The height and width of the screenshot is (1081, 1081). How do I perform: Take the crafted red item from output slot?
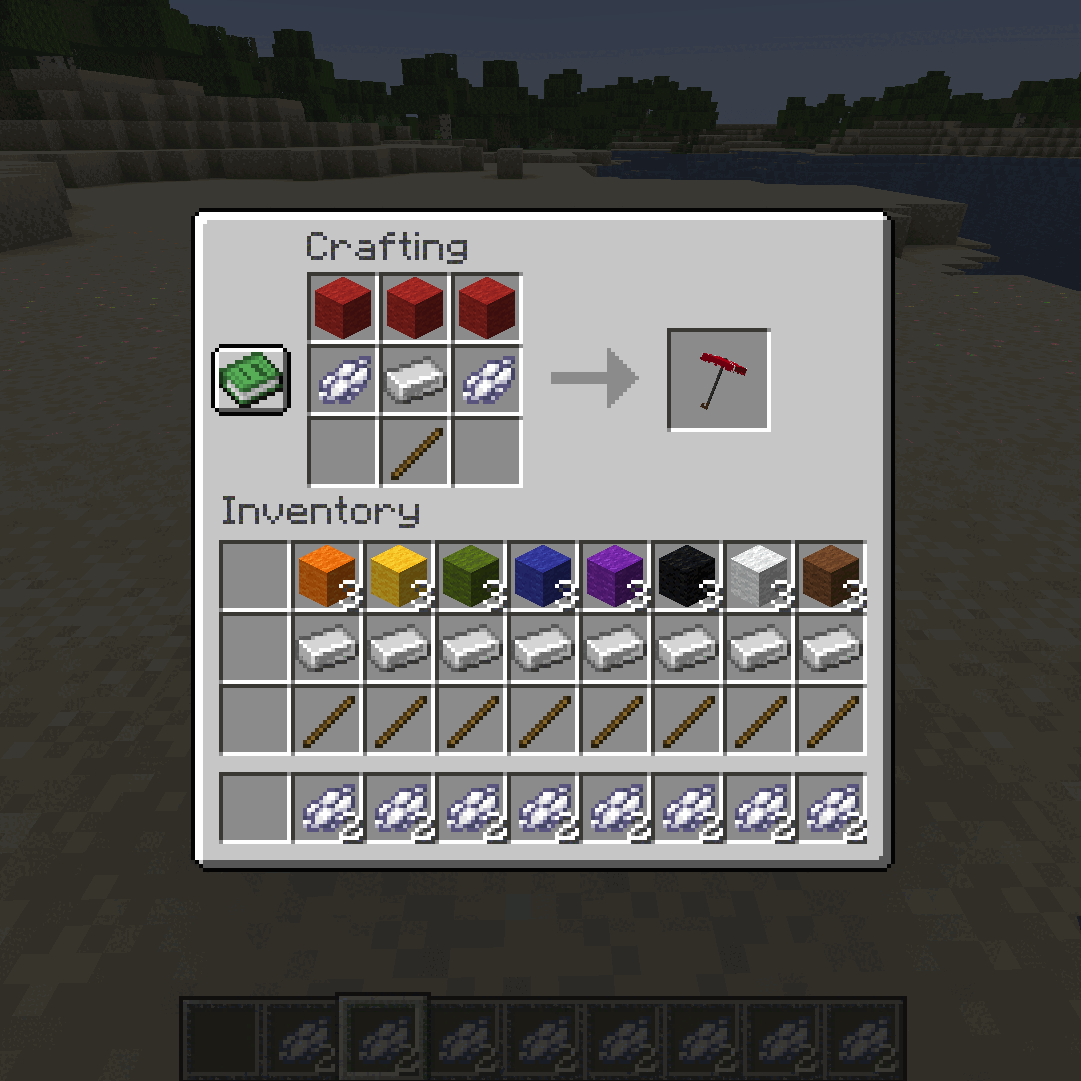click(718, 380)
